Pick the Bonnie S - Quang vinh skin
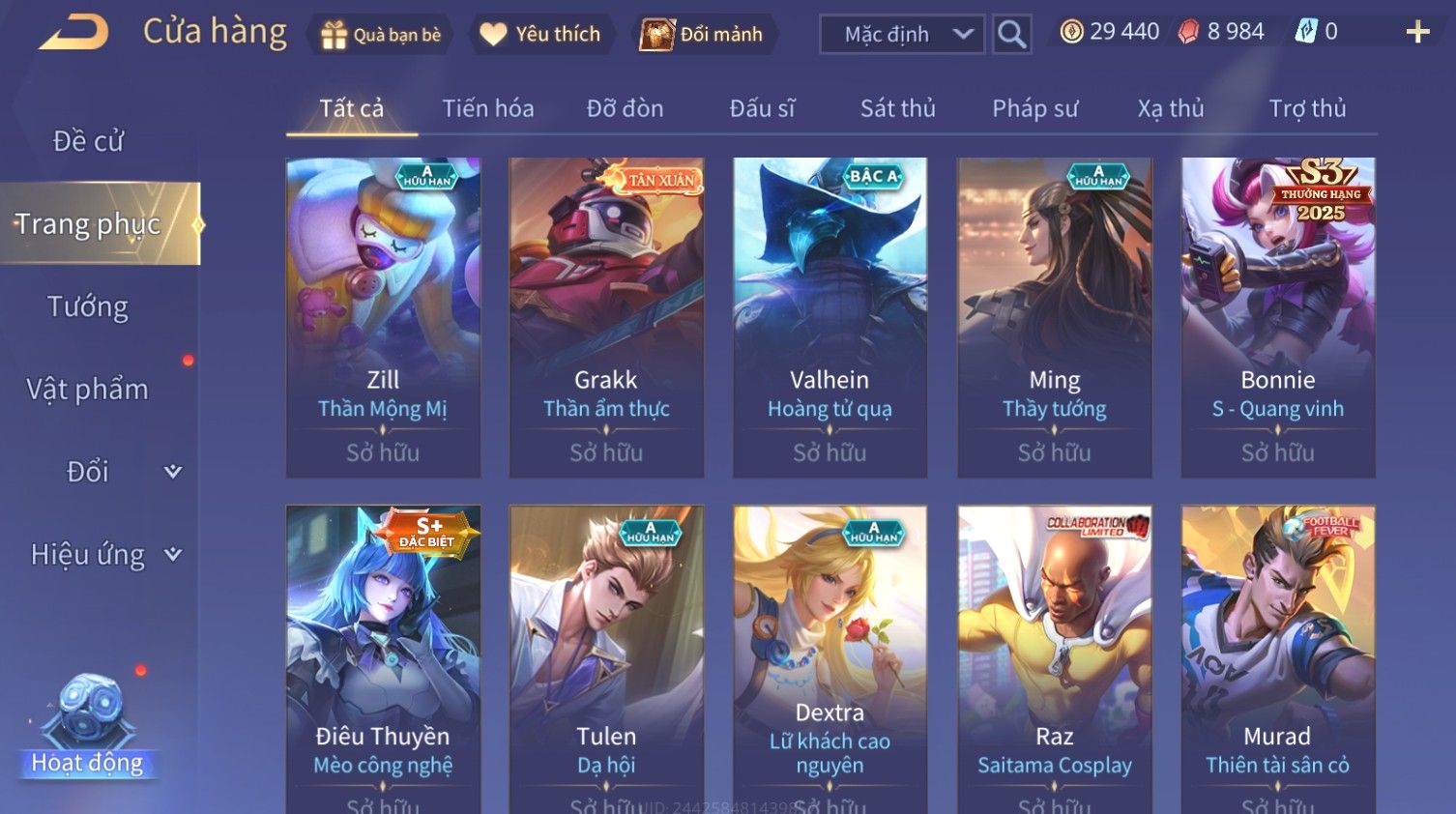 pyautogui.click(x=1277, y=317)
